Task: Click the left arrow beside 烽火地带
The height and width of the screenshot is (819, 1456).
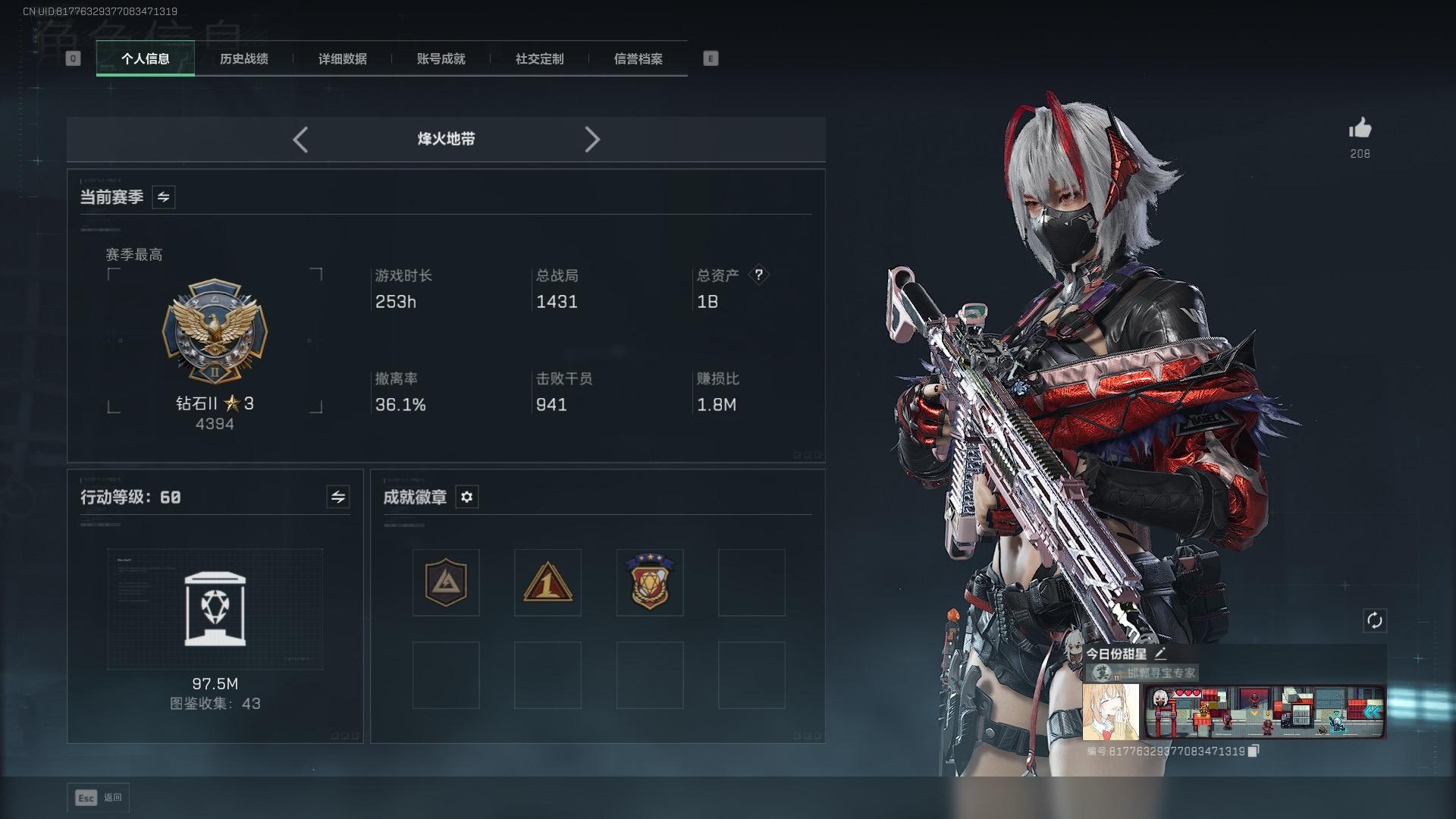Action: pos(300,140)
